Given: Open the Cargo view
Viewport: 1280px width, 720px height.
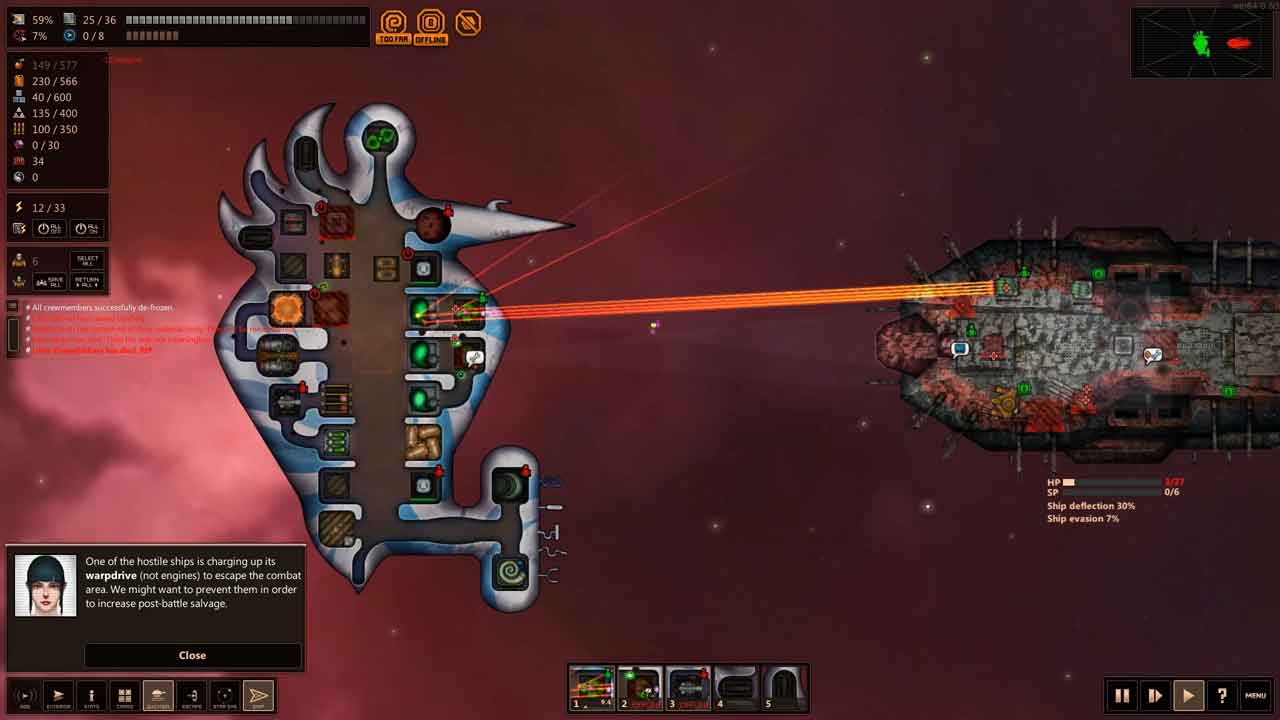Looking at the screenshot, I should pos(125,695).
